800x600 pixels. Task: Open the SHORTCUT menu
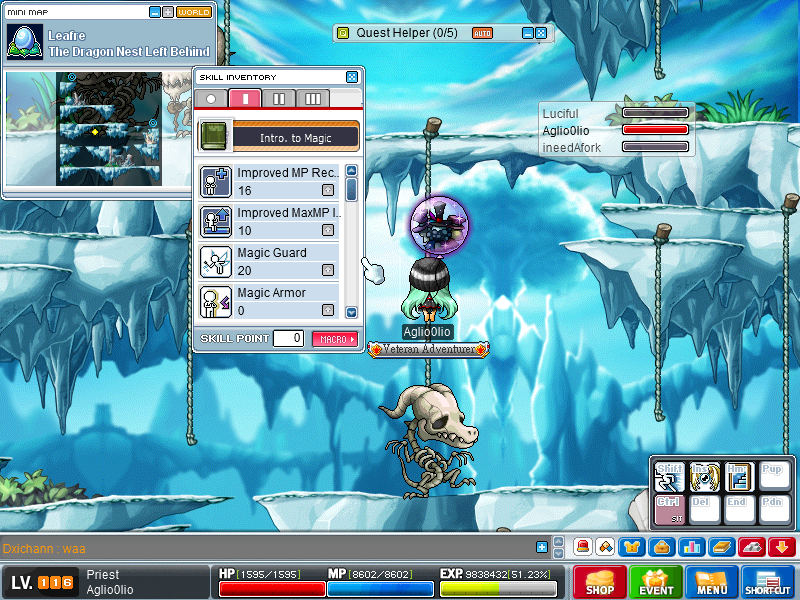pyautogui.click(x=768, y=582)
